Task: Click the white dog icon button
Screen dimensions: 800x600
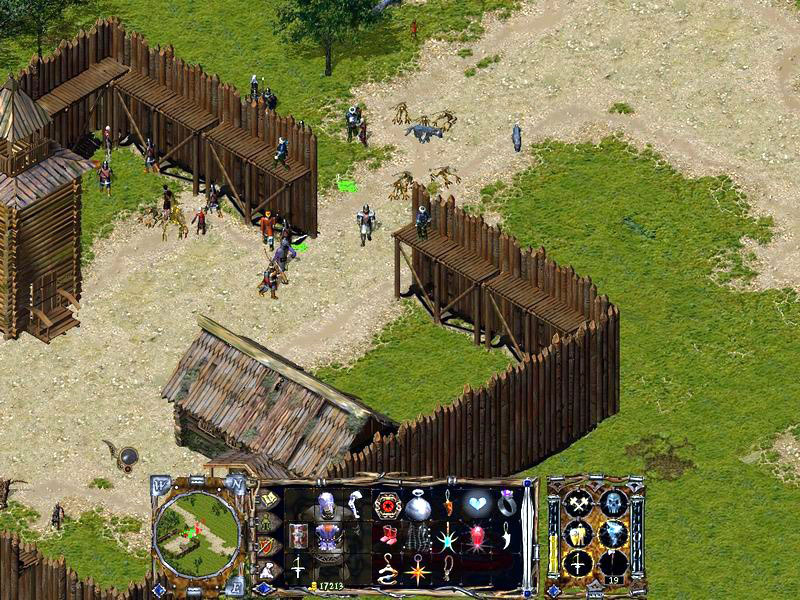Action: 268,571
